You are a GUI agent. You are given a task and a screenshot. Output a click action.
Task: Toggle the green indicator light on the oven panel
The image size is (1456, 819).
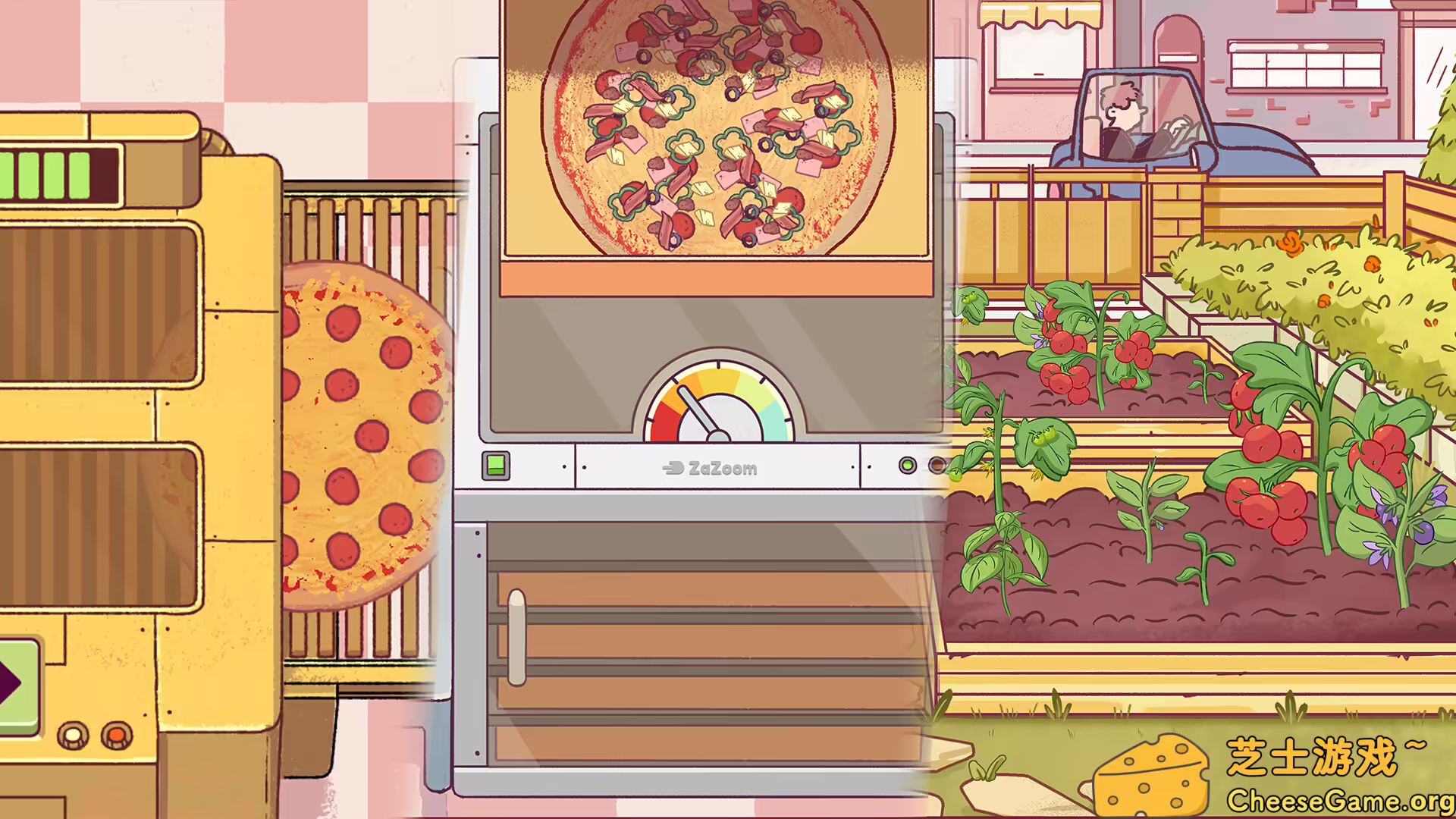tap(908, 466)
